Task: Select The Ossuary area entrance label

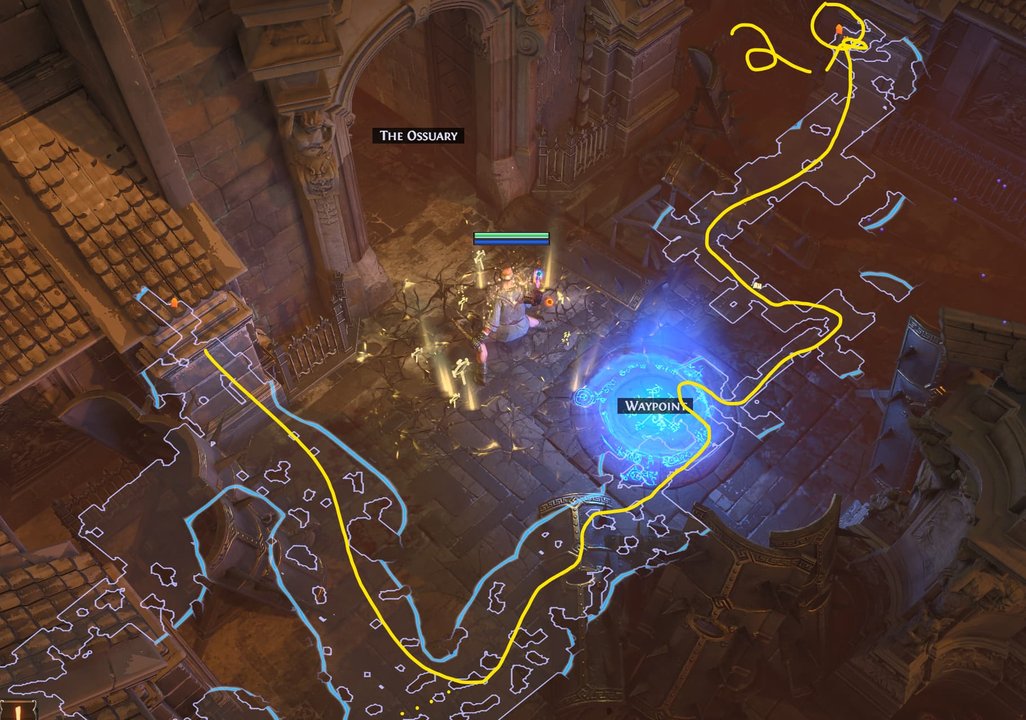Action: tap(419, 135)
